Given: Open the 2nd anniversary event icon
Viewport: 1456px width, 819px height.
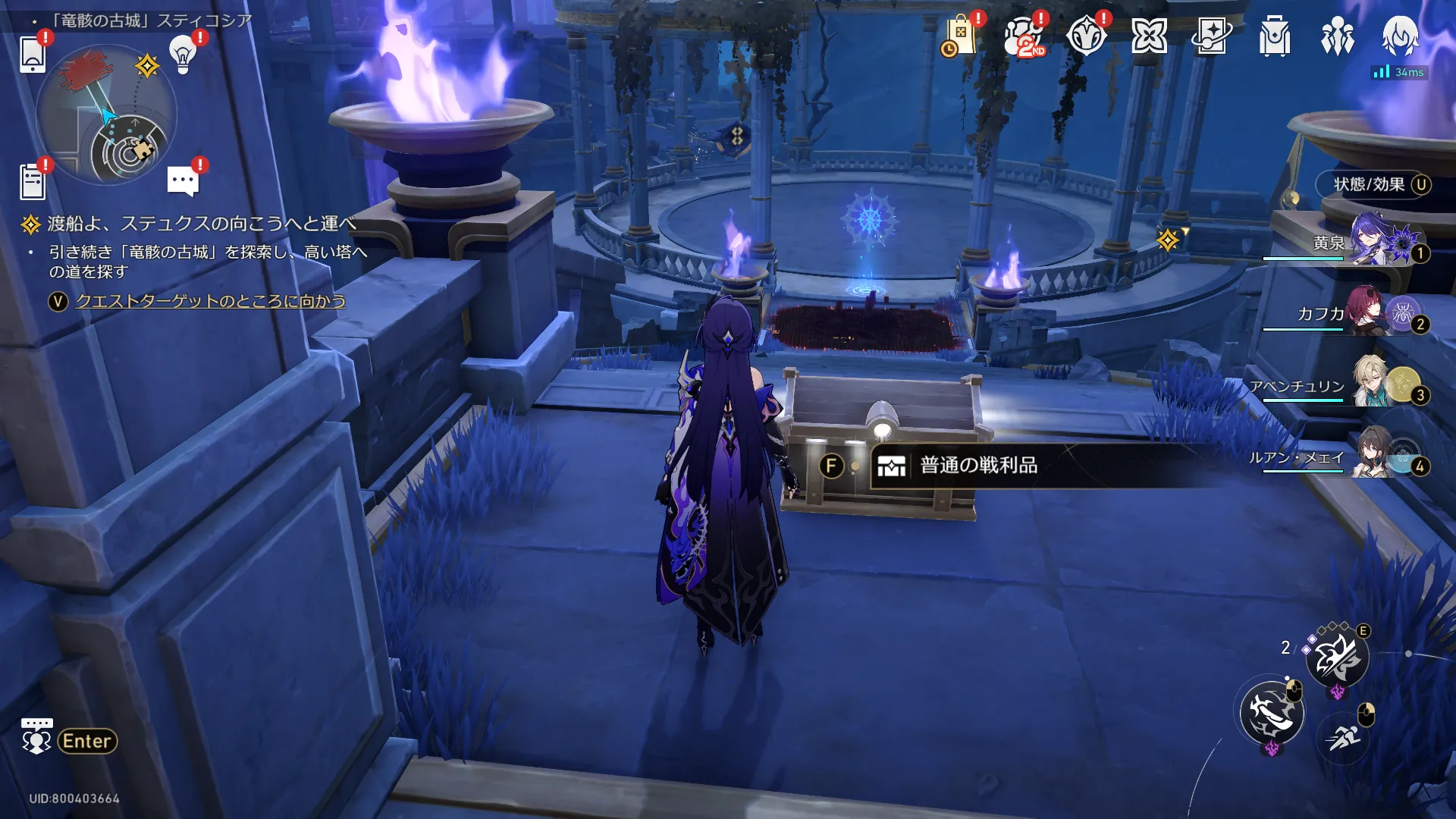Looking at the screenshot, I should click(x=1024, y=36).
